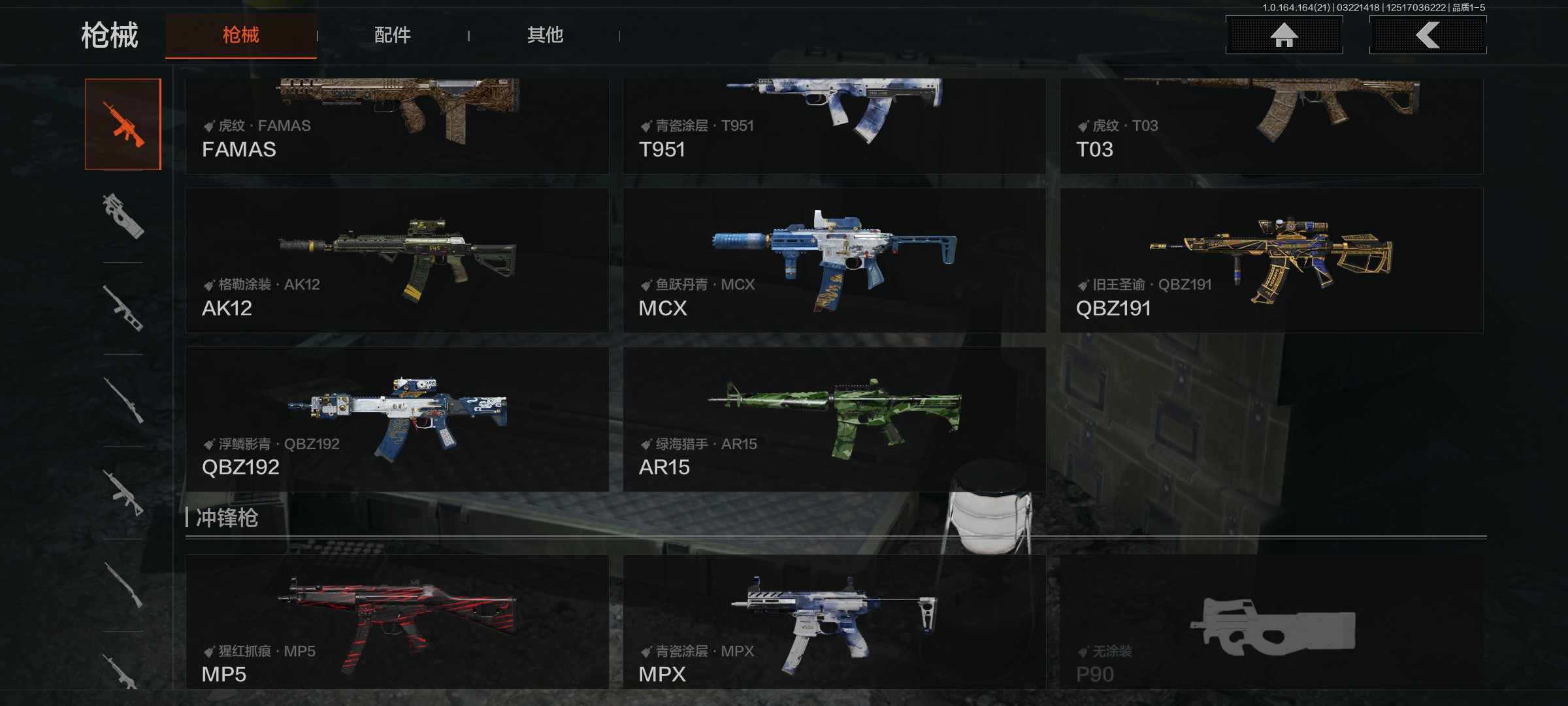Go to the home screen

tap(1284, 35)
